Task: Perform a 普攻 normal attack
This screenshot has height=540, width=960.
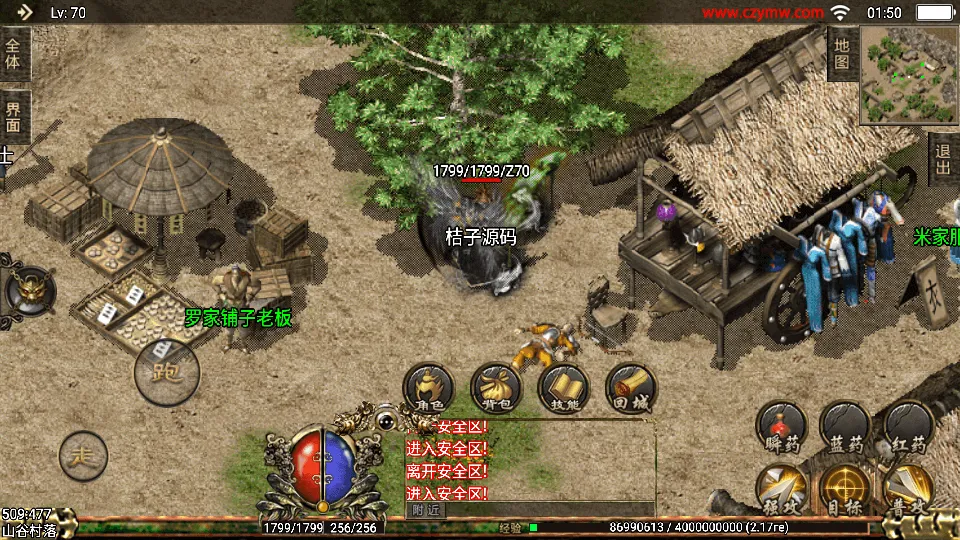Action: 908,490
